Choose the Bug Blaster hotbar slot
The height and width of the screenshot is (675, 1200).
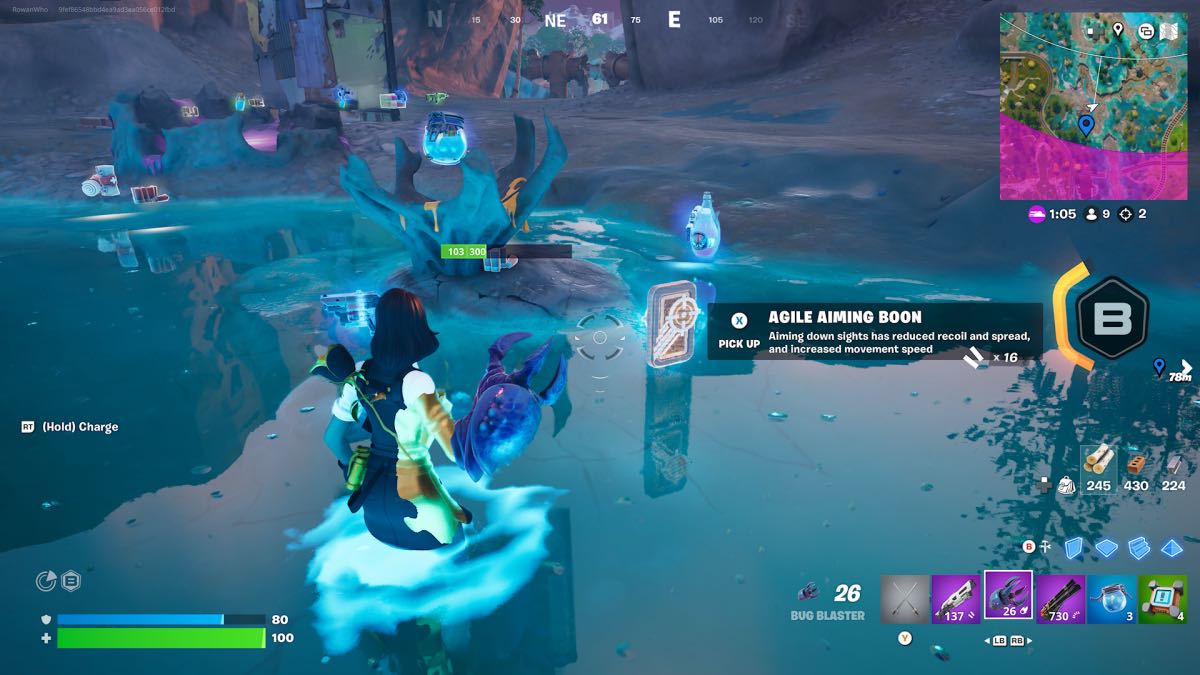coord(1008,596)
